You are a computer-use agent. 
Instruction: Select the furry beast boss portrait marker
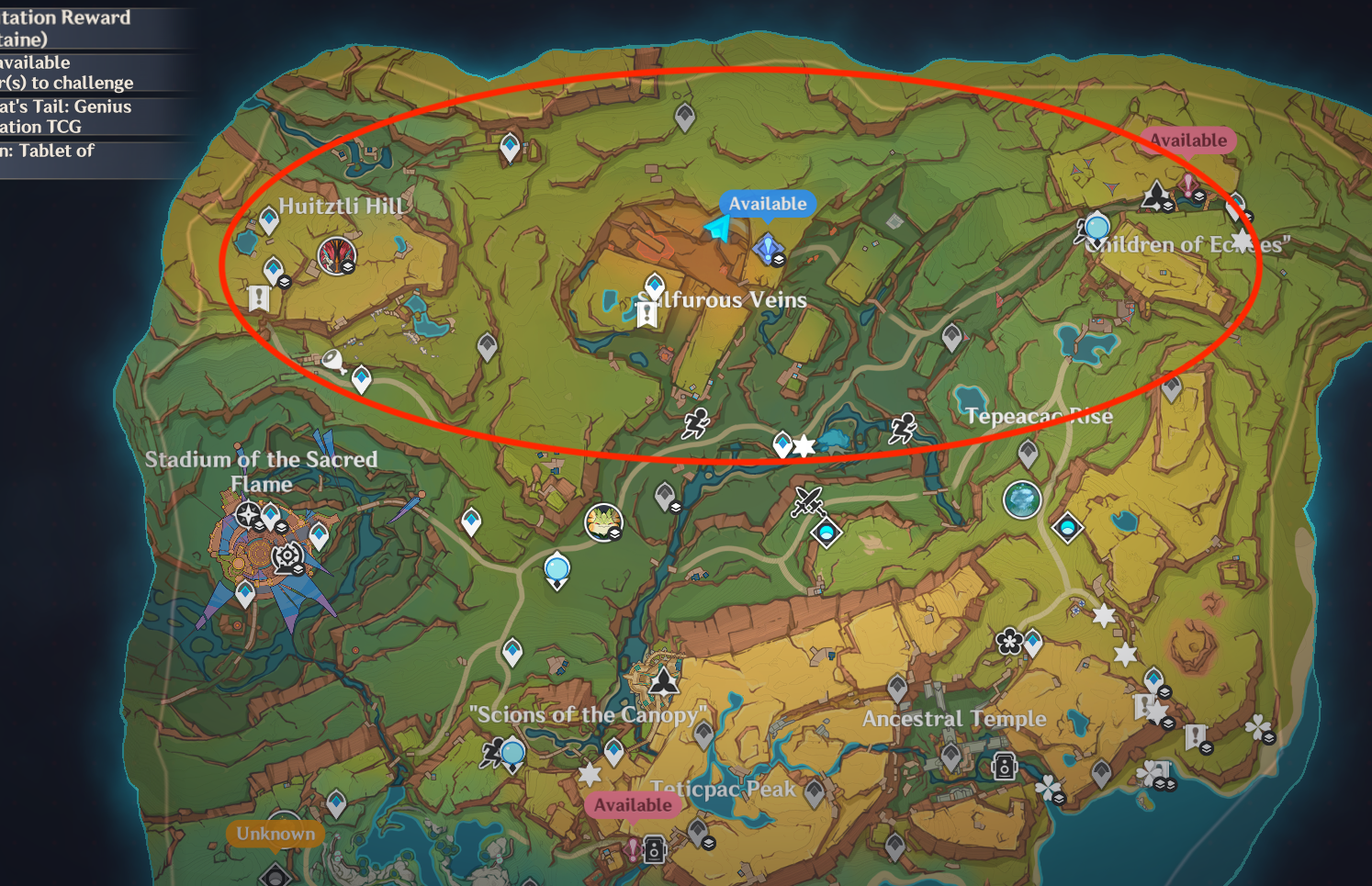(603, 522)
